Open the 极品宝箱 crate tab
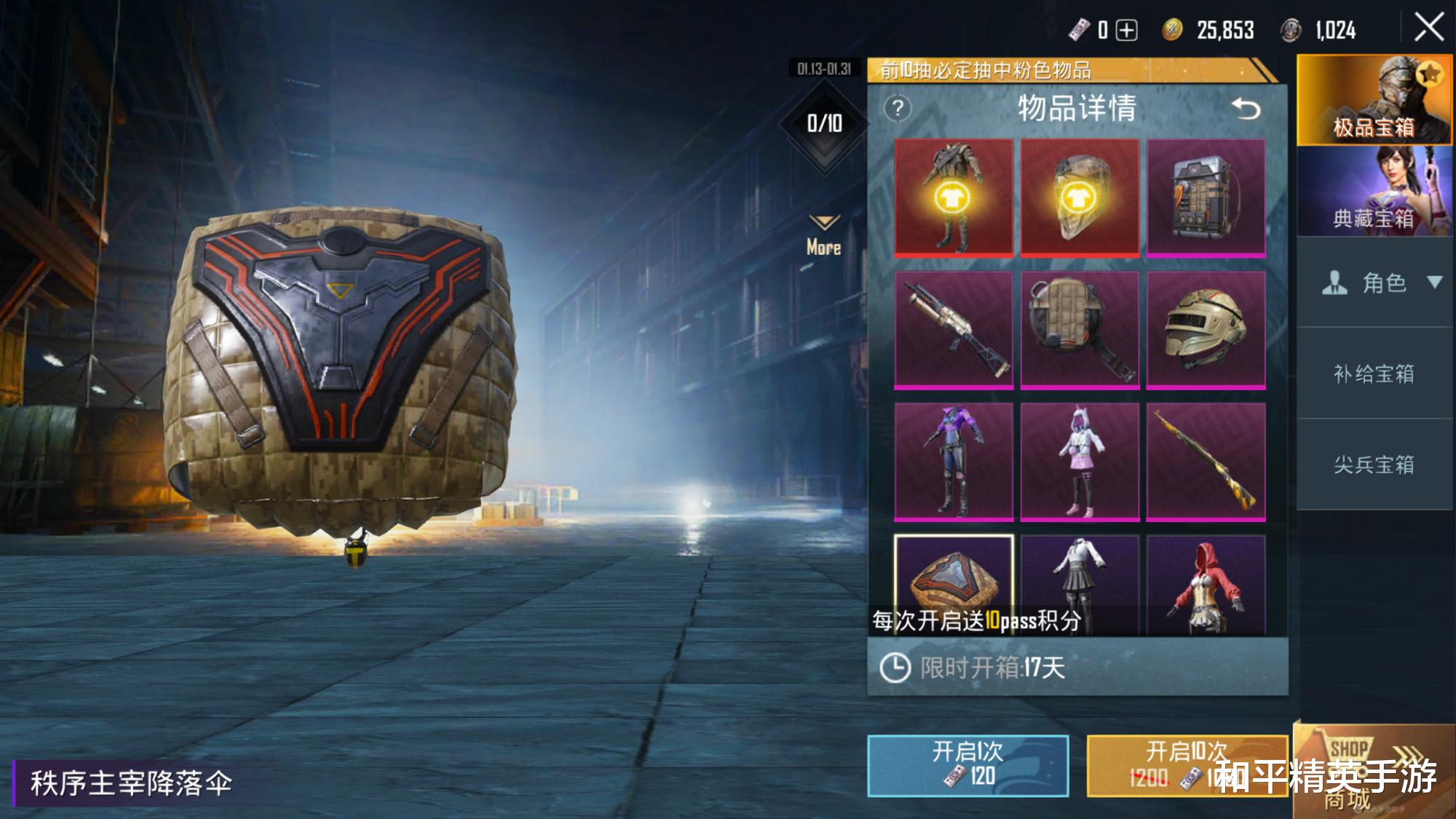 (1374, 100)
